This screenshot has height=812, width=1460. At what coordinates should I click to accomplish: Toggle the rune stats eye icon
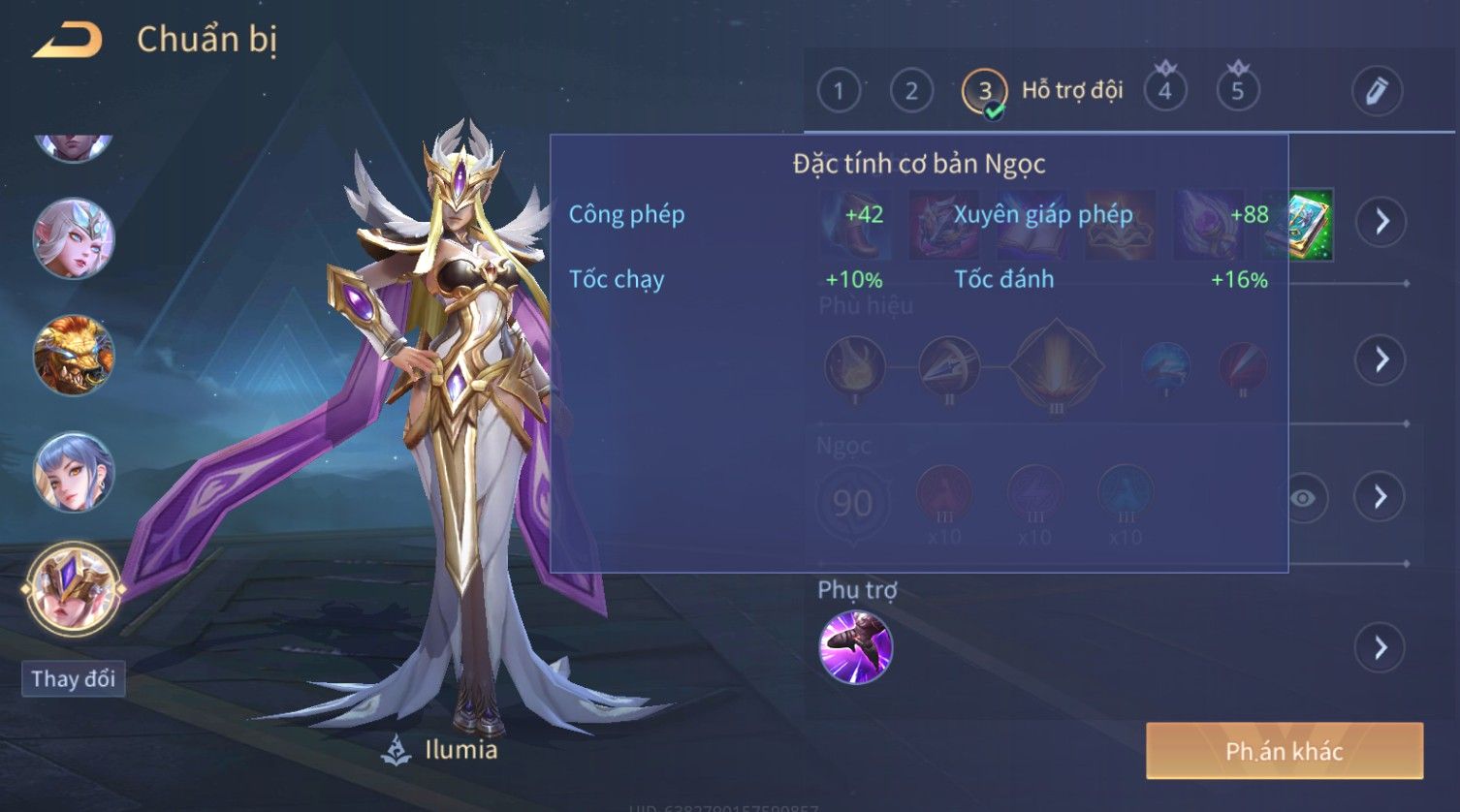pos(1304,498)
